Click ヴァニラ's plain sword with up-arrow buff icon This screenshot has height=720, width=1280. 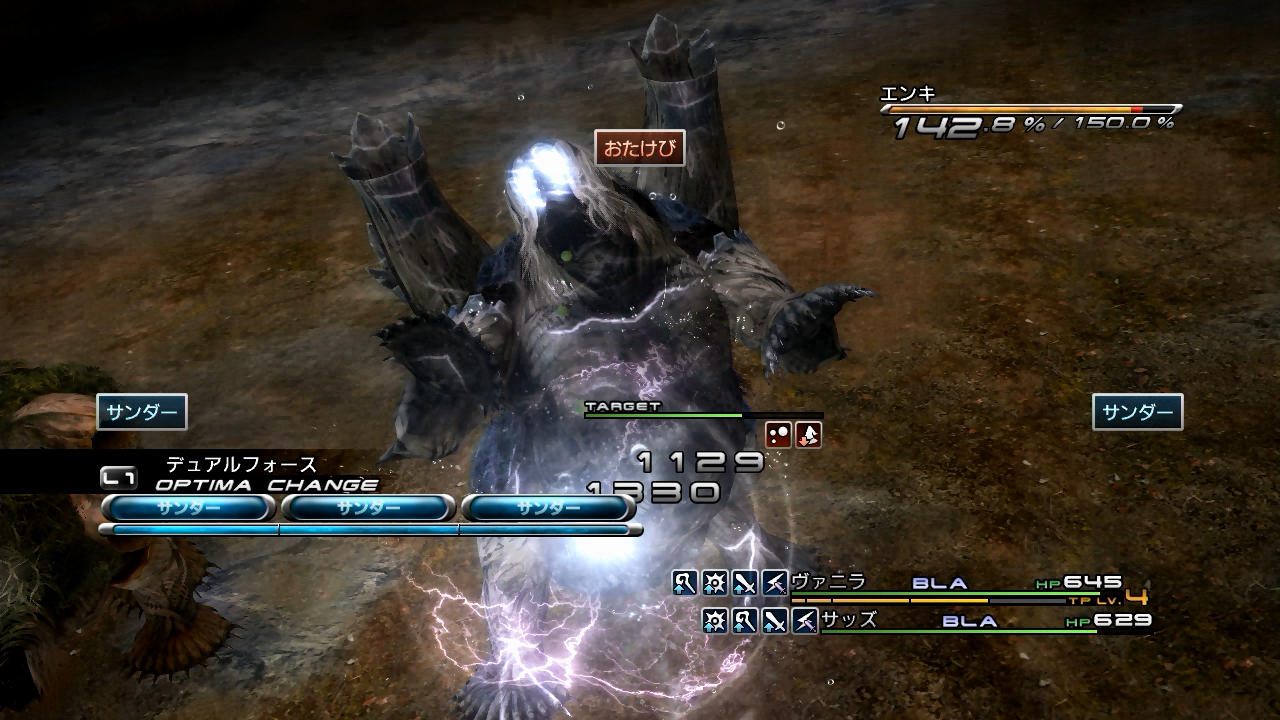click(745, 582)
